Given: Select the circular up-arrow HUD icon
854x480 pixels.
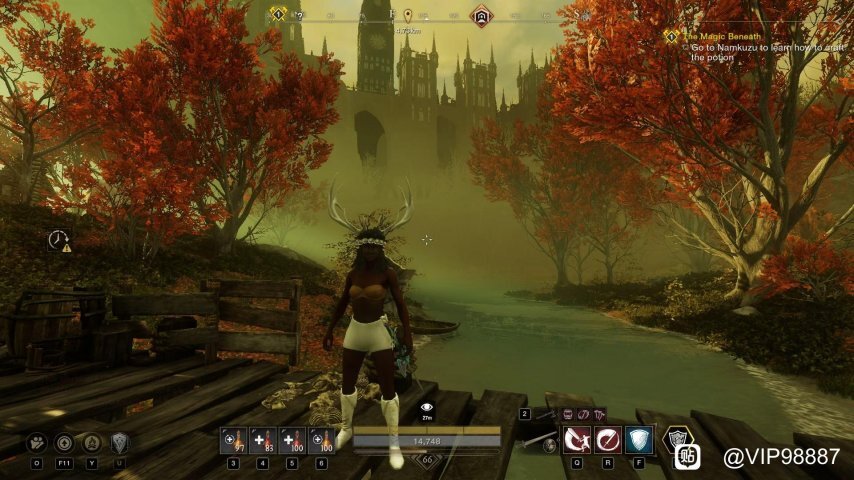Looking at the screenshot, I should point(65,442).
